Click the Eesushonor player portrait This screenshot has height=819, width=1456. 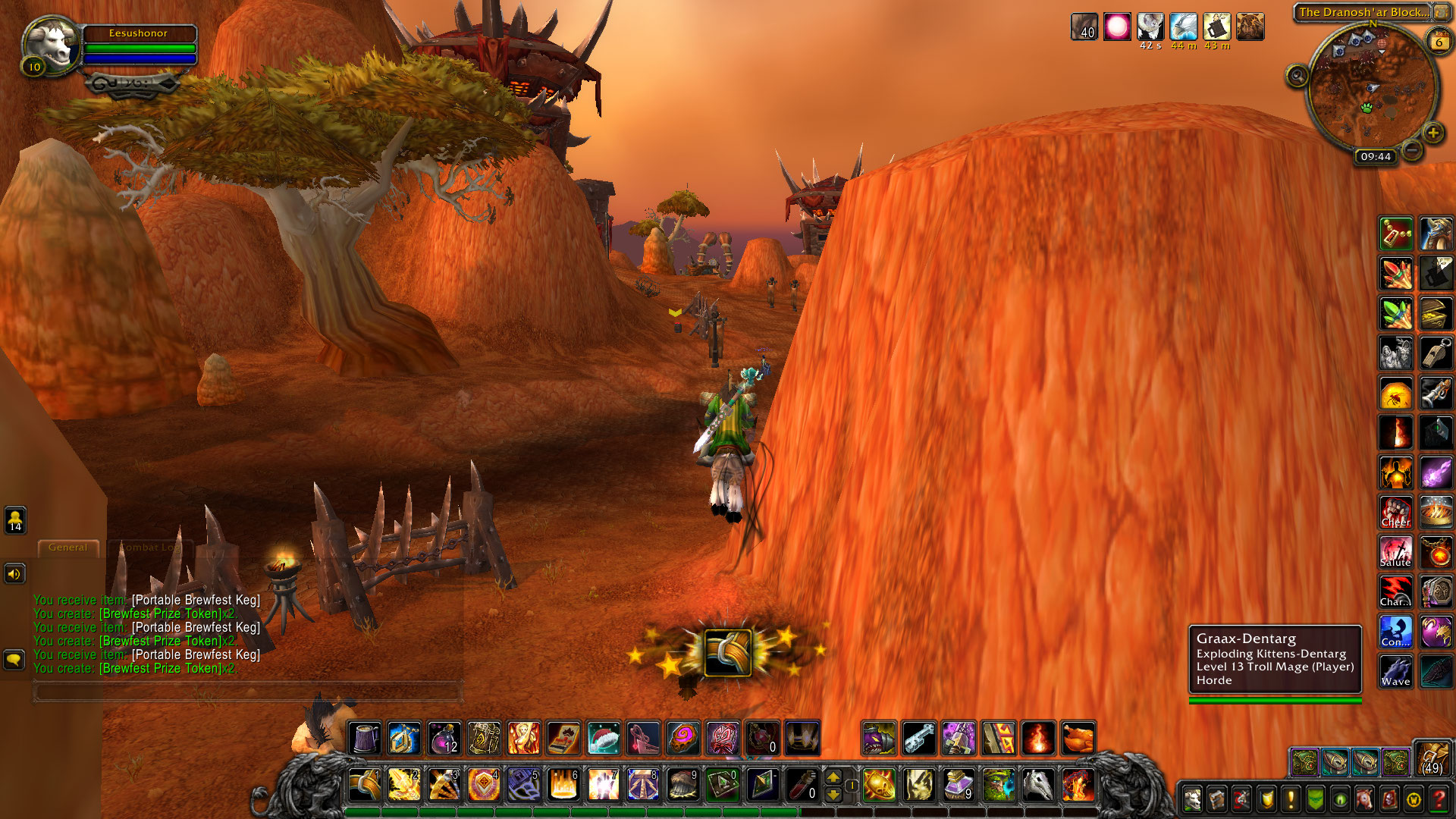52,45
